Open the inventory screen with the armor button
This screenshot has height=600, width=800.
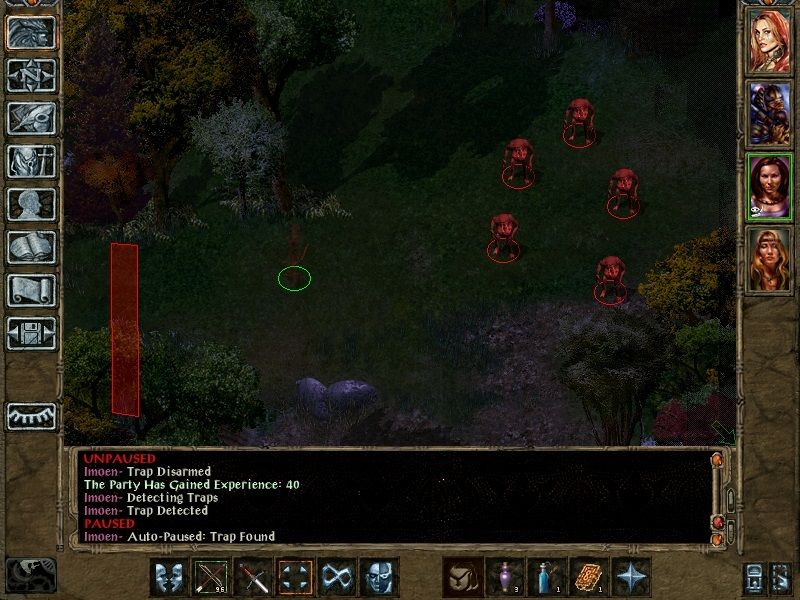[31, 162]
